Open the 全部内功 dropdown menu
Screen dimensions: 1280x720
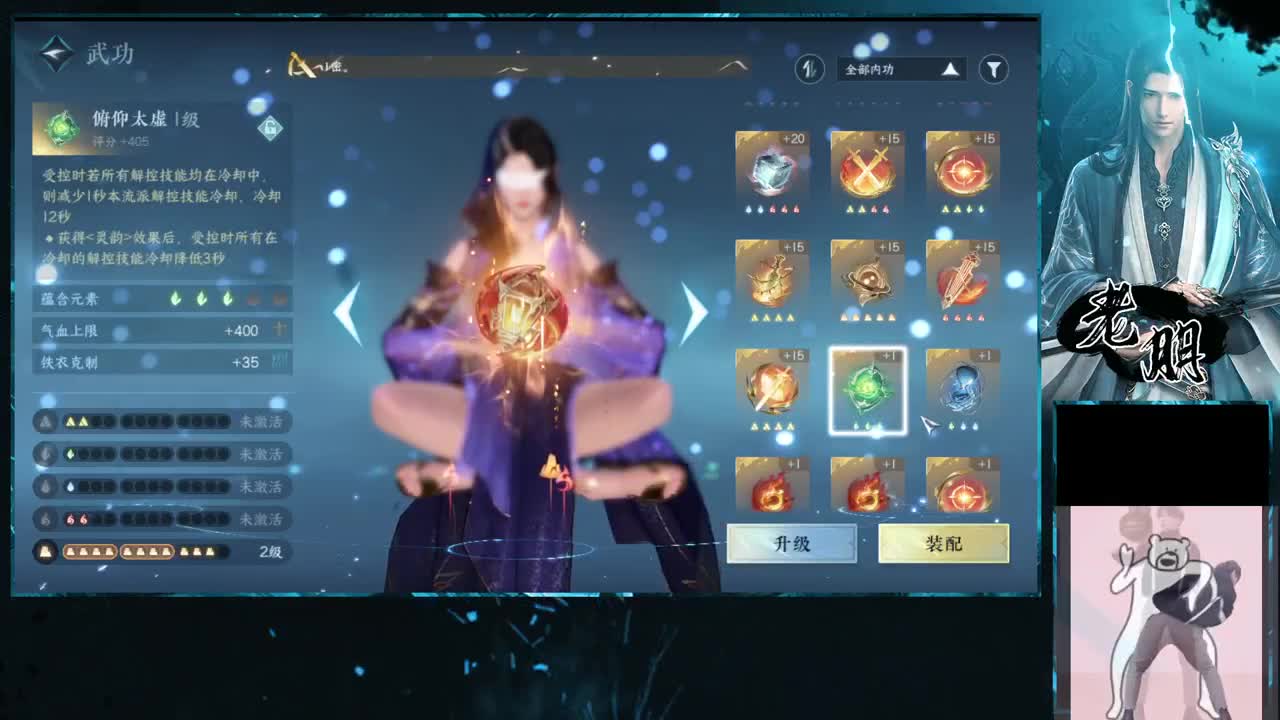(890, 70)
